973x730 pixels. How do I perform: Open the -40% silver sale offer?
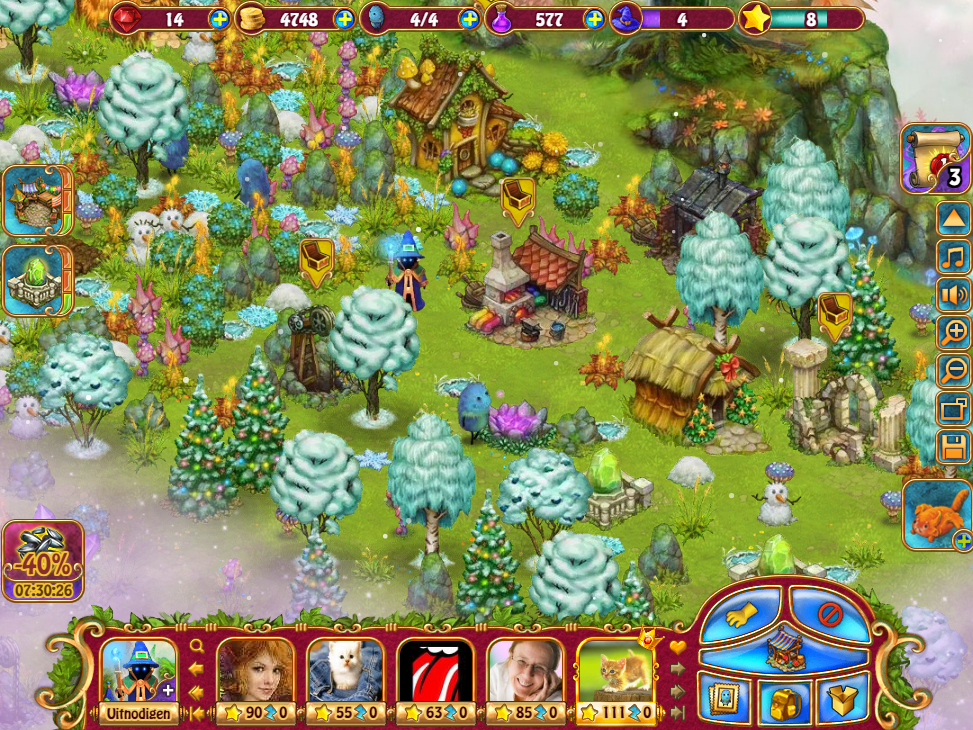coord(42,558)
